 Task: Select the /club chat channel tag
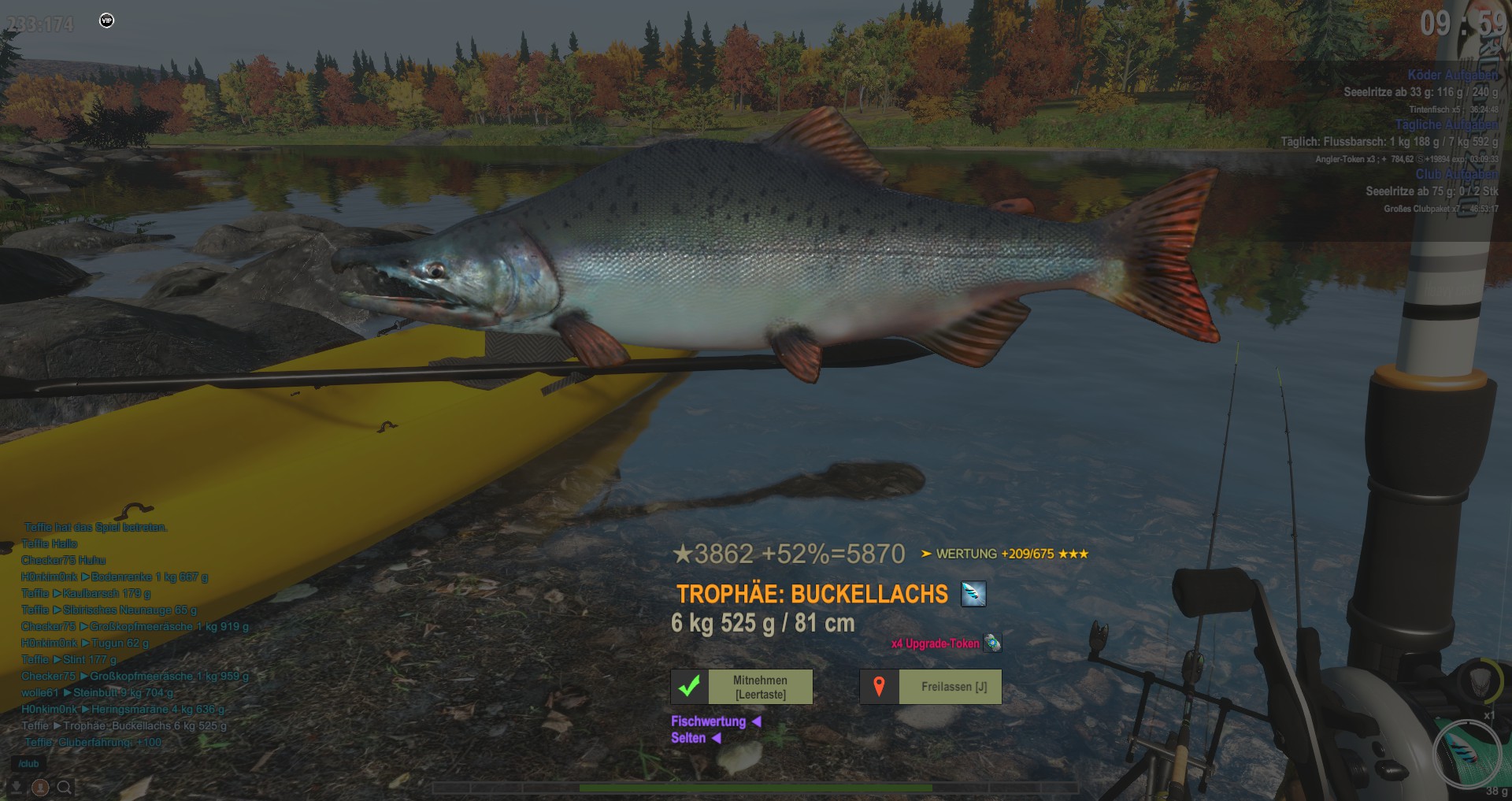(28, 764)
